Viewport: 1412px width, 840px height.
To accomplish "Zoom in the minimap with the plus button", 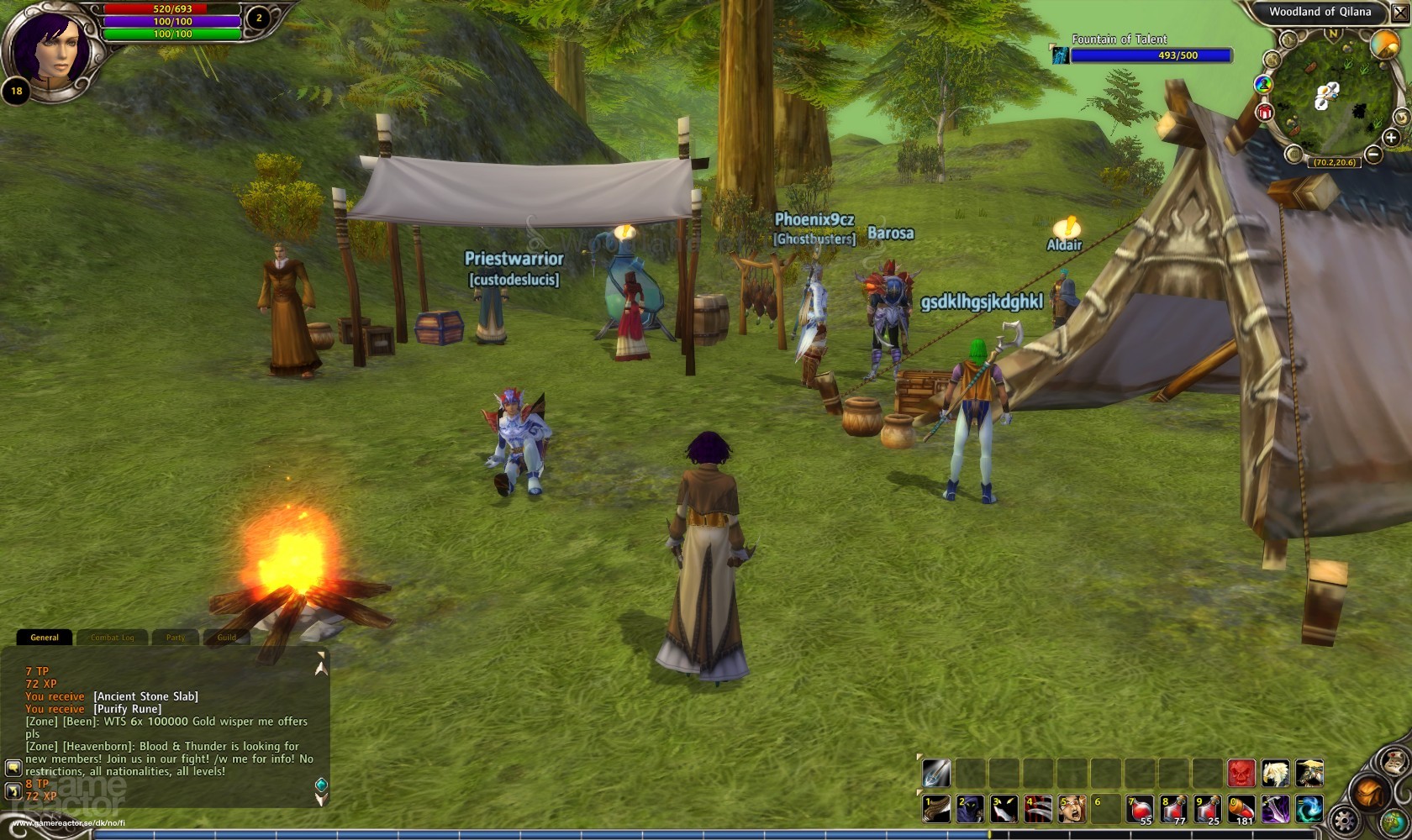I will coord(1390,137).
